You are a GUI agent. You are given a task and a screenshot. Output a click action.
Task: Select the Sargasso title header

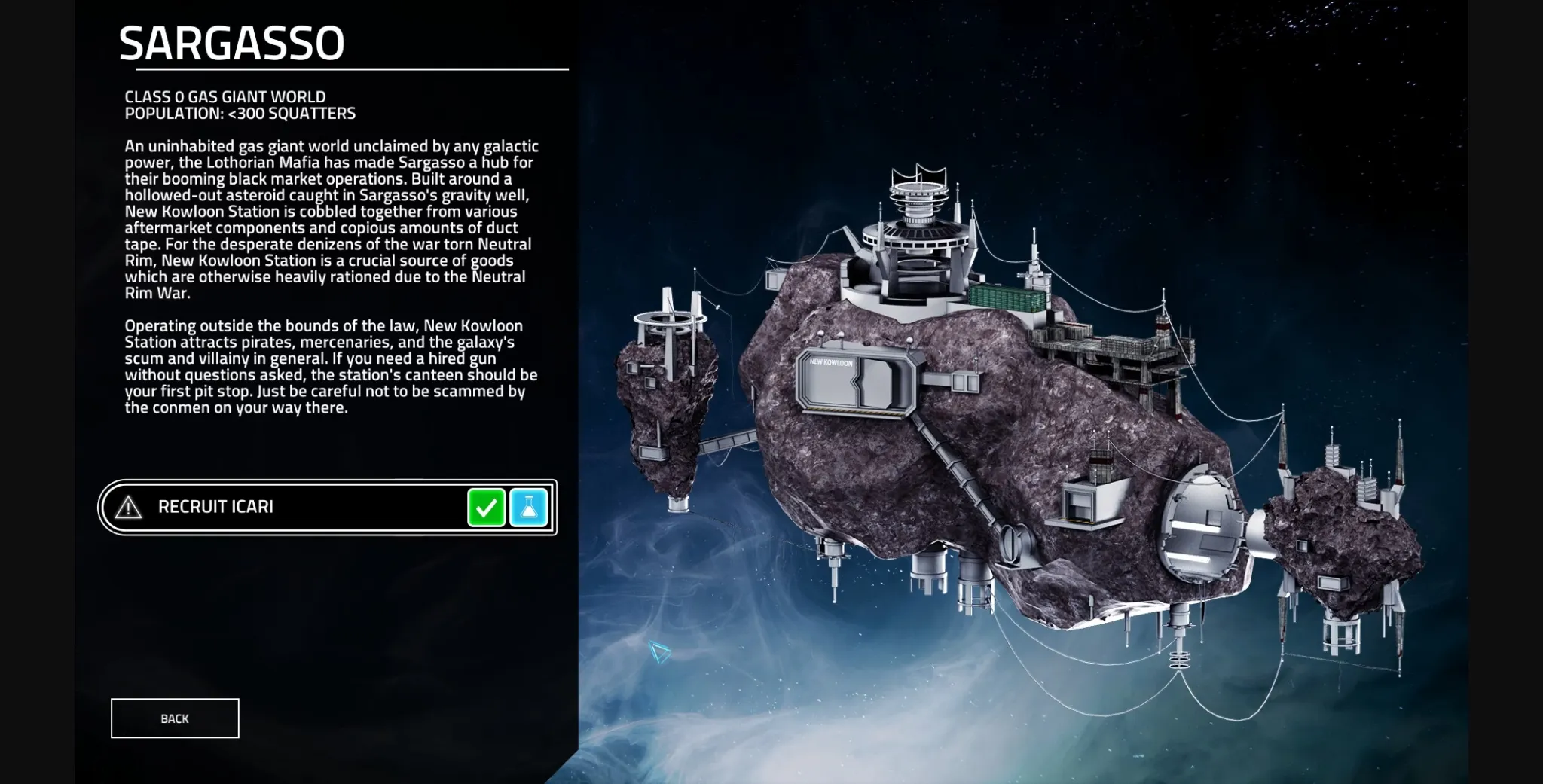[x=234, y=41]
